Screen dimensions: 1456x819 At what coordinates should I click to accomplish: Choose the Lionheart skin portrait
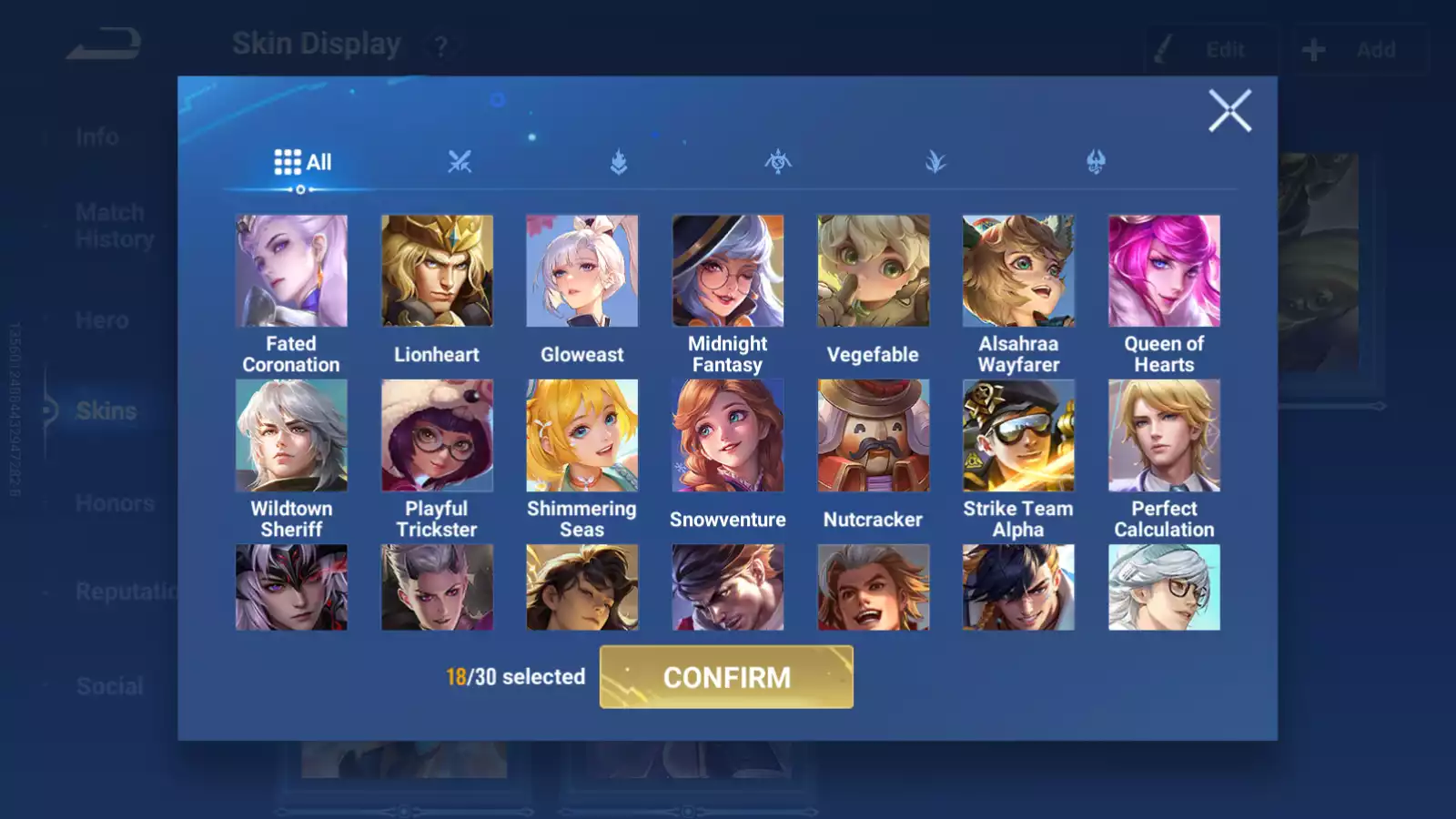click(437, 271)
